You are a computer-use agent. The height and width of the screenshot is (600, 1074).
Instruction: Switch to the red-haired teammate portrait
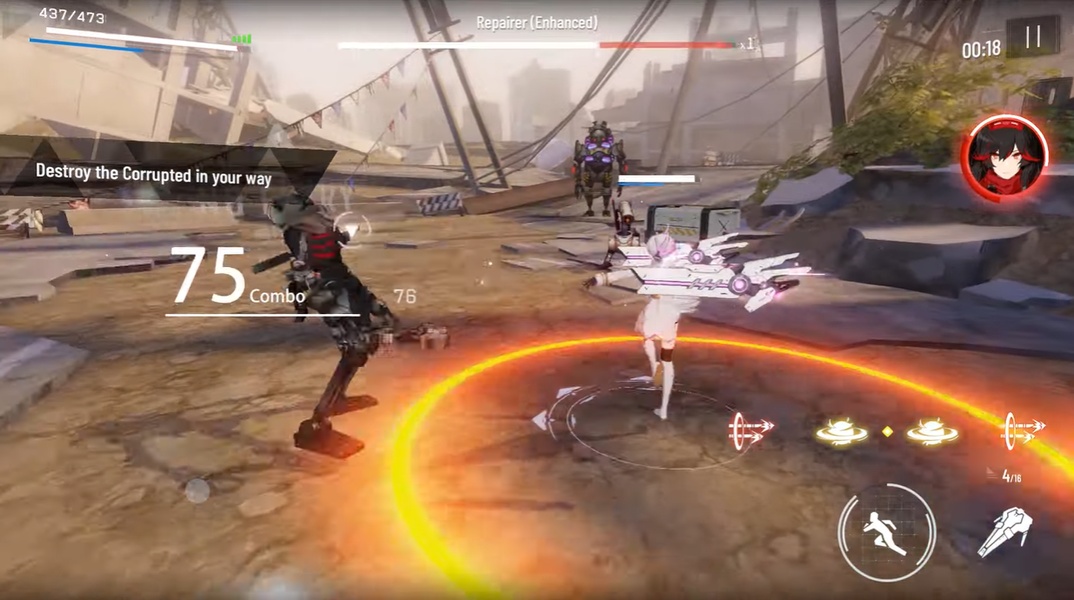pos(1004,157)
